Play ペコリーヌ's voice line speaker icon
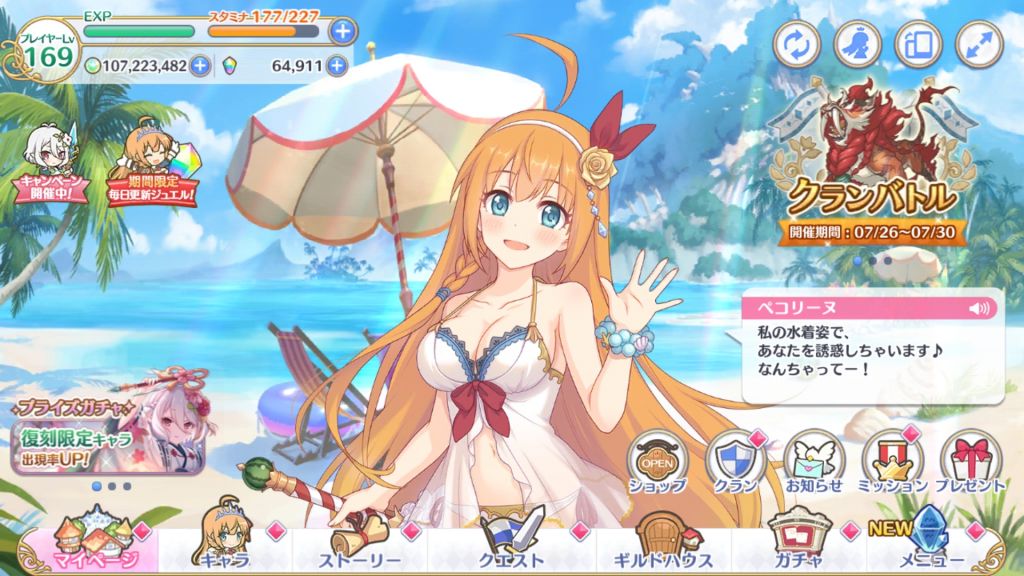Image resolution: width=1024 pixels, height=576 pixels. 977,308
